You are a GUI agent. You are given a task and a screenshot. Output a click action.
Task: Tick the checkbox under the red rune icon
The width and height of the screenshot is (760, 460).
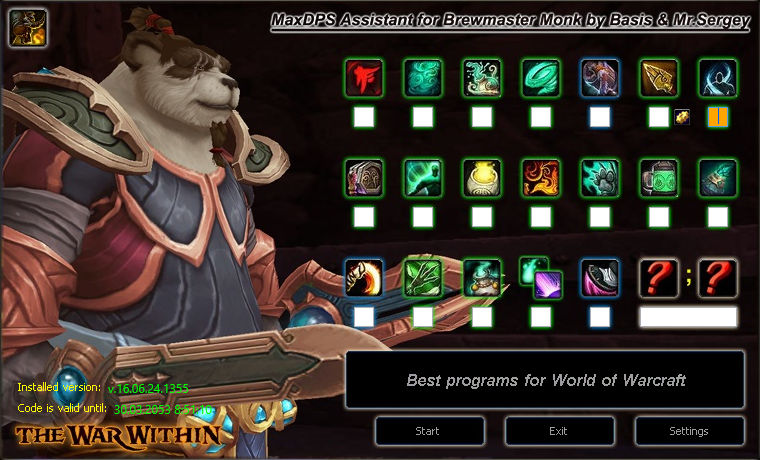click(x=363, y=117)
